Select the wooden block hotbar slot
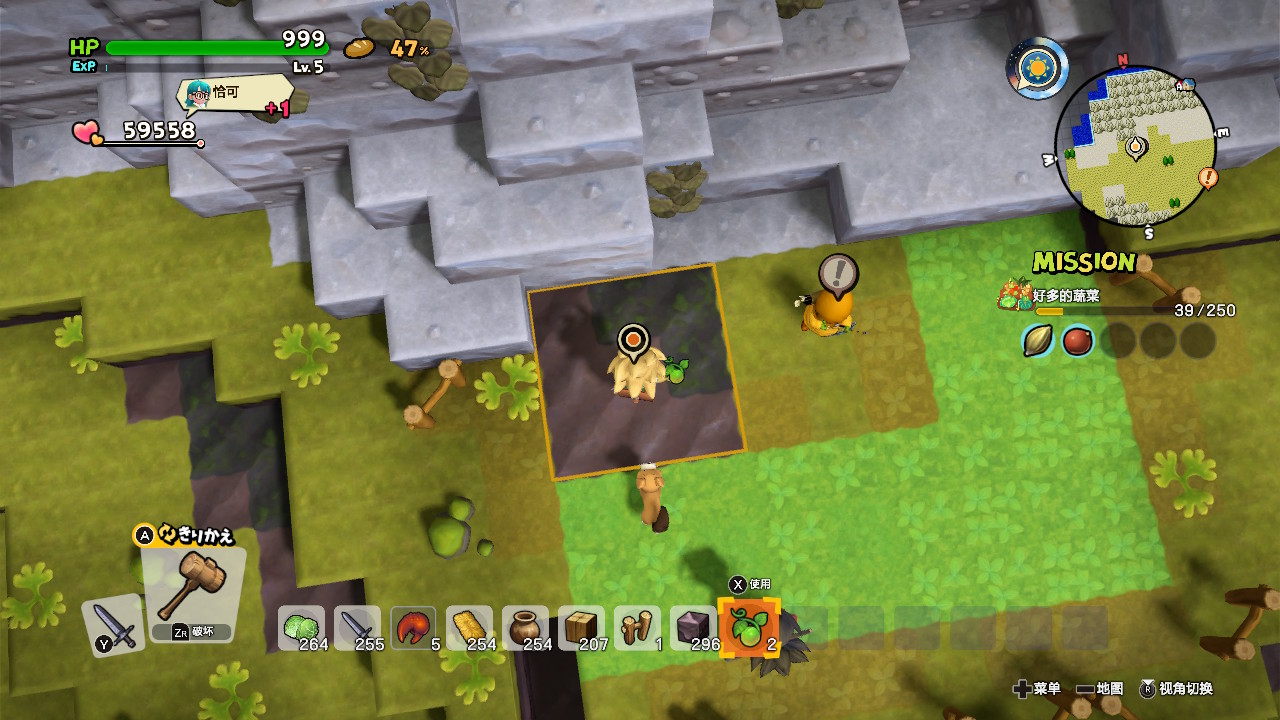The width and height of the screenshot is (1280, 720). tap(581, 628)
